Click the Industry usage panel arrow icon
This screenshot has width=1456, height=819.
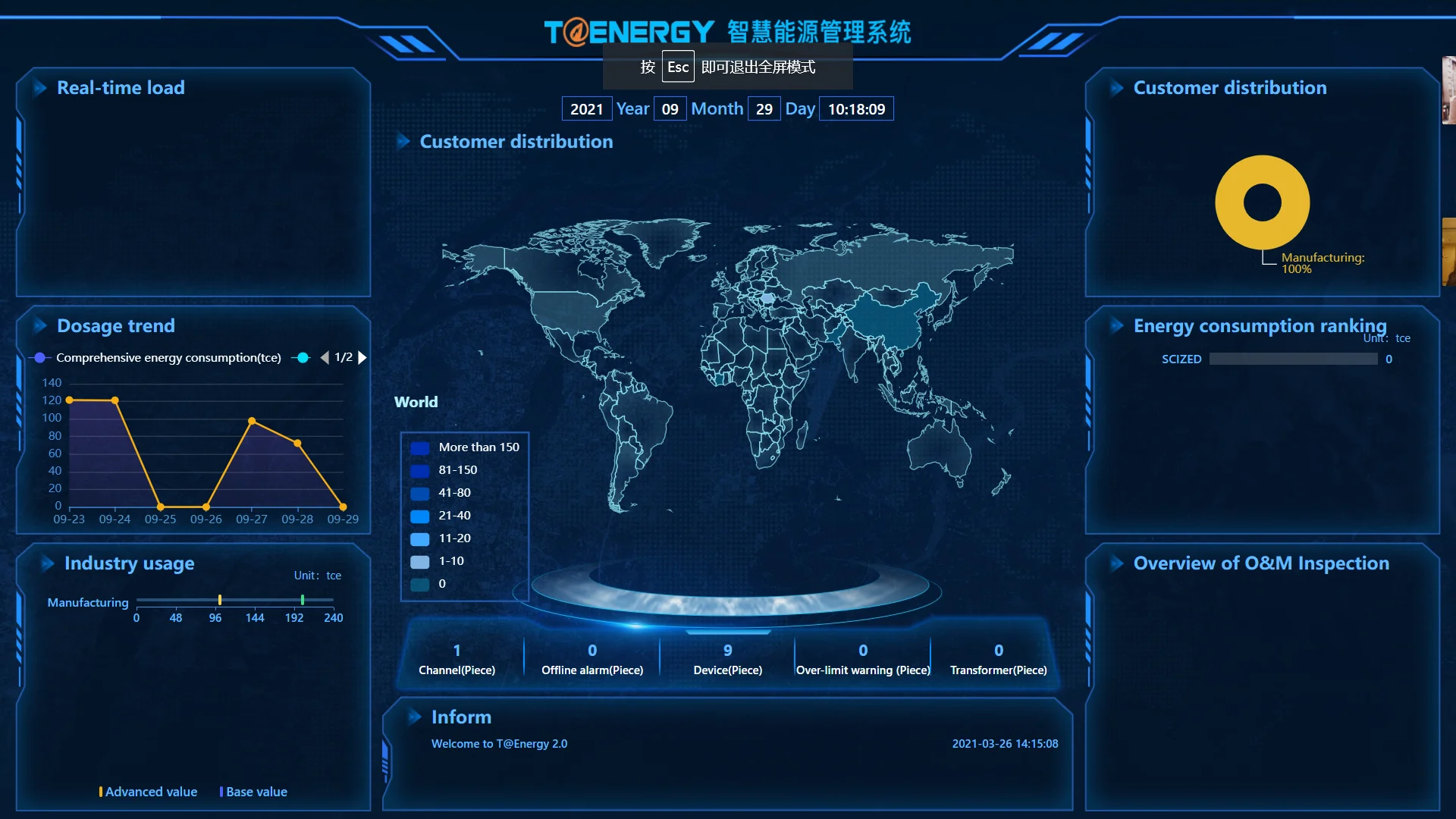click(47, 563)
